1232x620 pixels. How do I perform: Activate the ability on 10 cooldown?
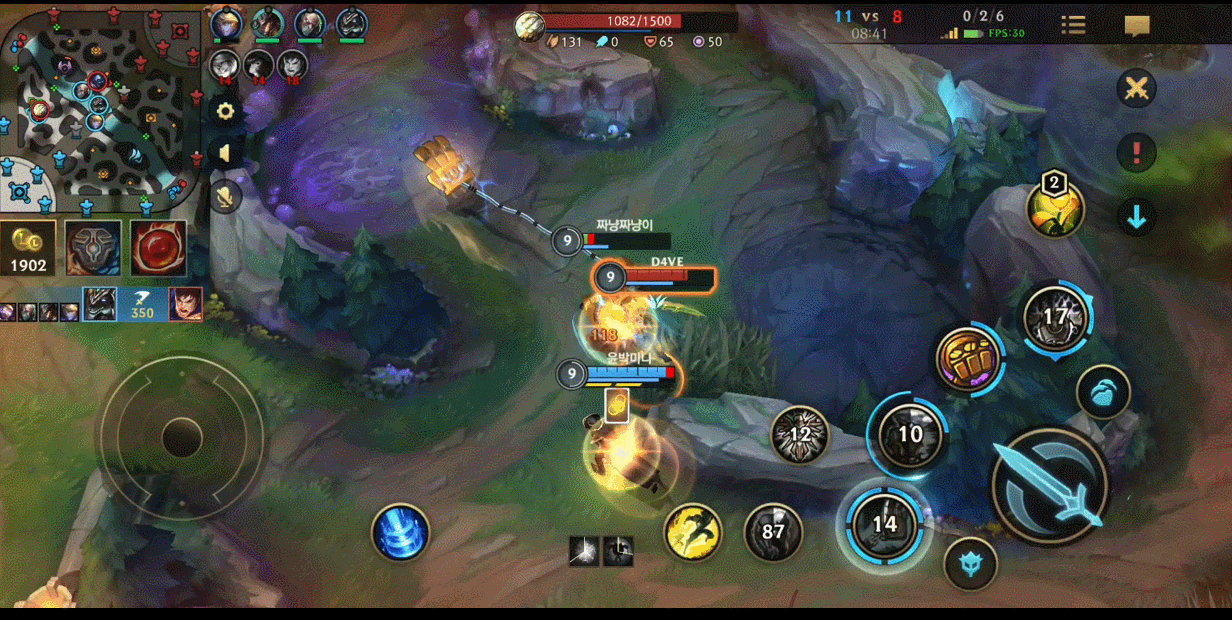tap(909, 435)
